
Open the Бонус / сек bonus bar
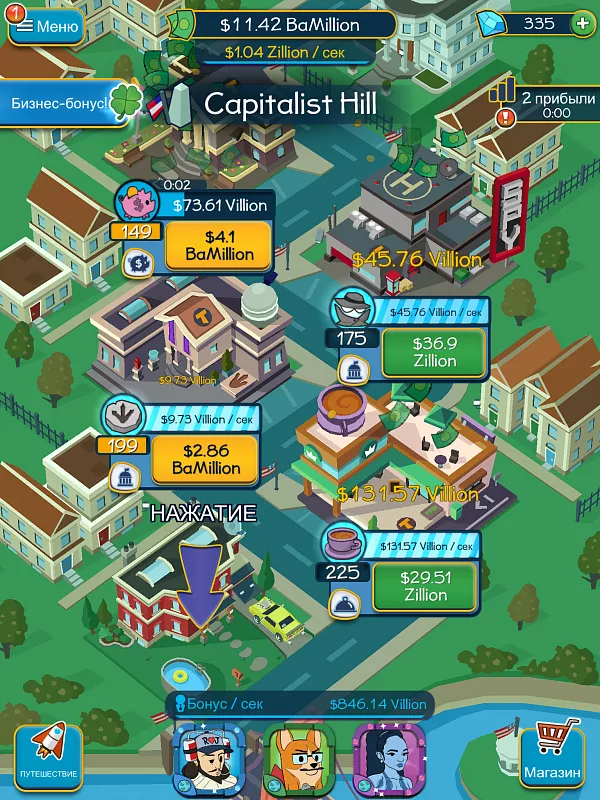click(300, 704)
